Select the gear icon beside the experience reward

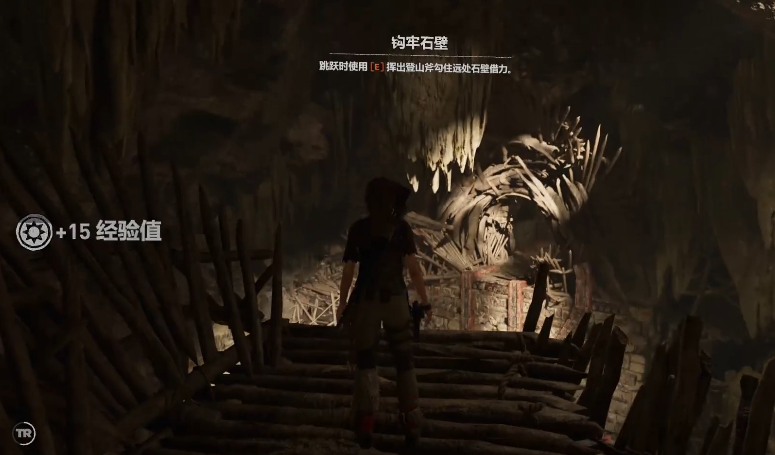coord(34,232)
